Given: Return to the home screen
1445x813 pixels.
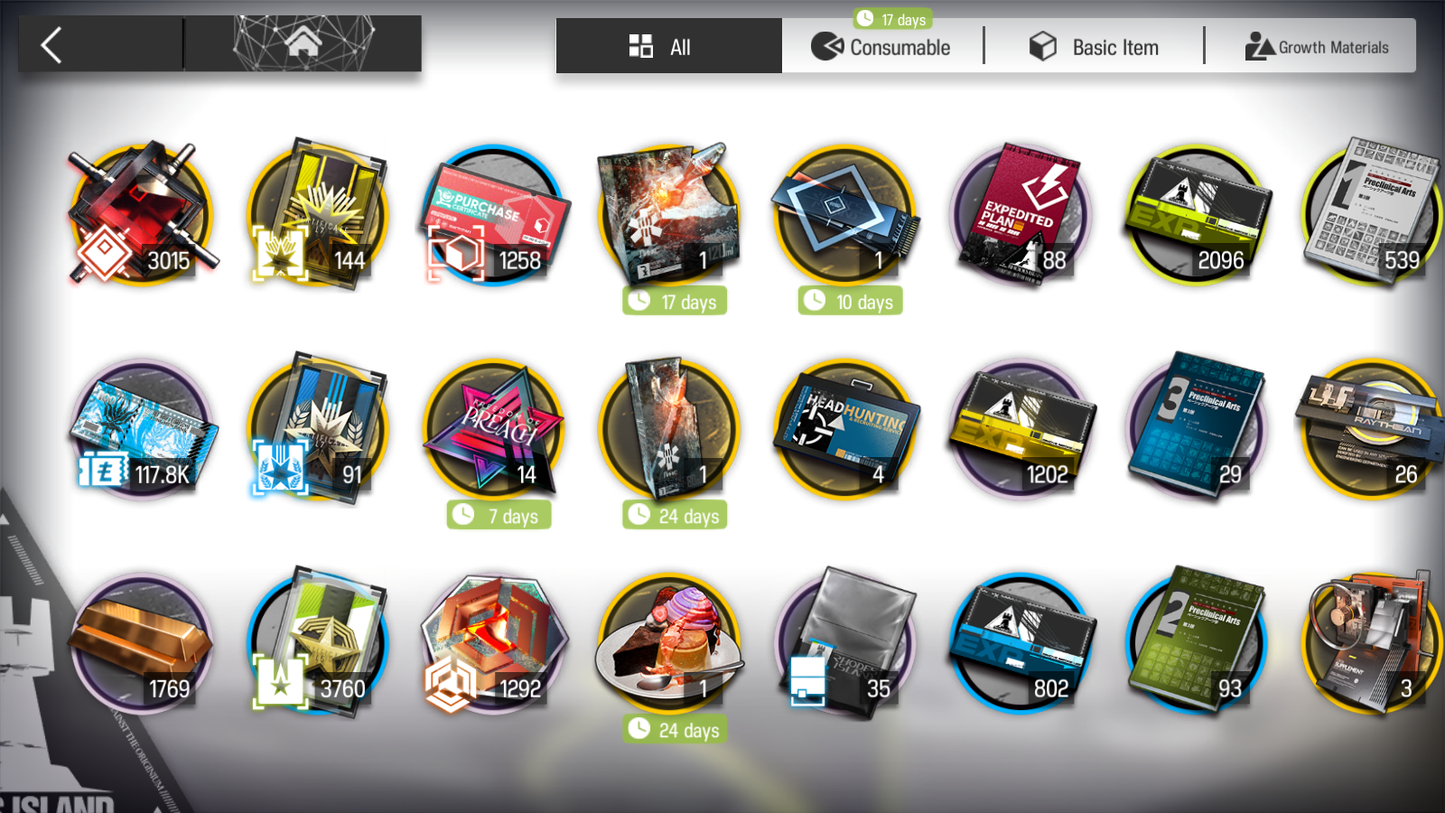Looking at the screenshot, I should (303, 44).
